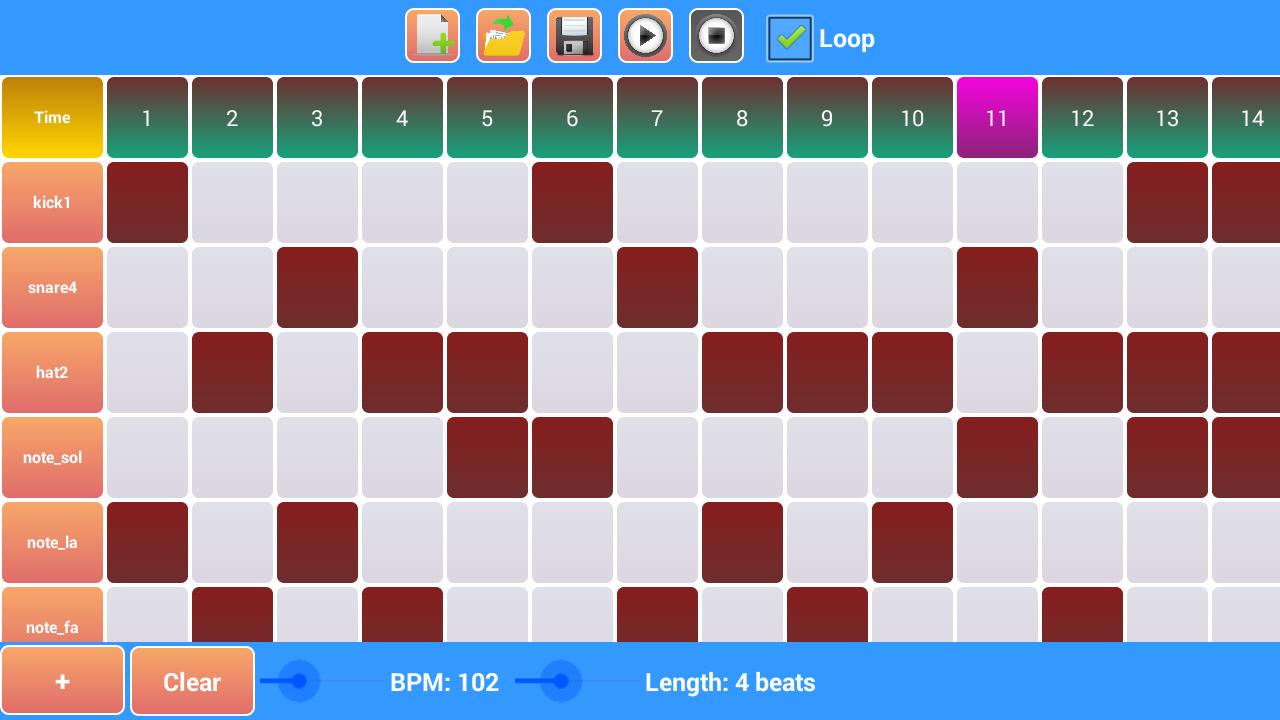This screenshot has width=1280, height=720.
Task: Toggle the kick1 step on beat 1
Action: coord(147,202)
